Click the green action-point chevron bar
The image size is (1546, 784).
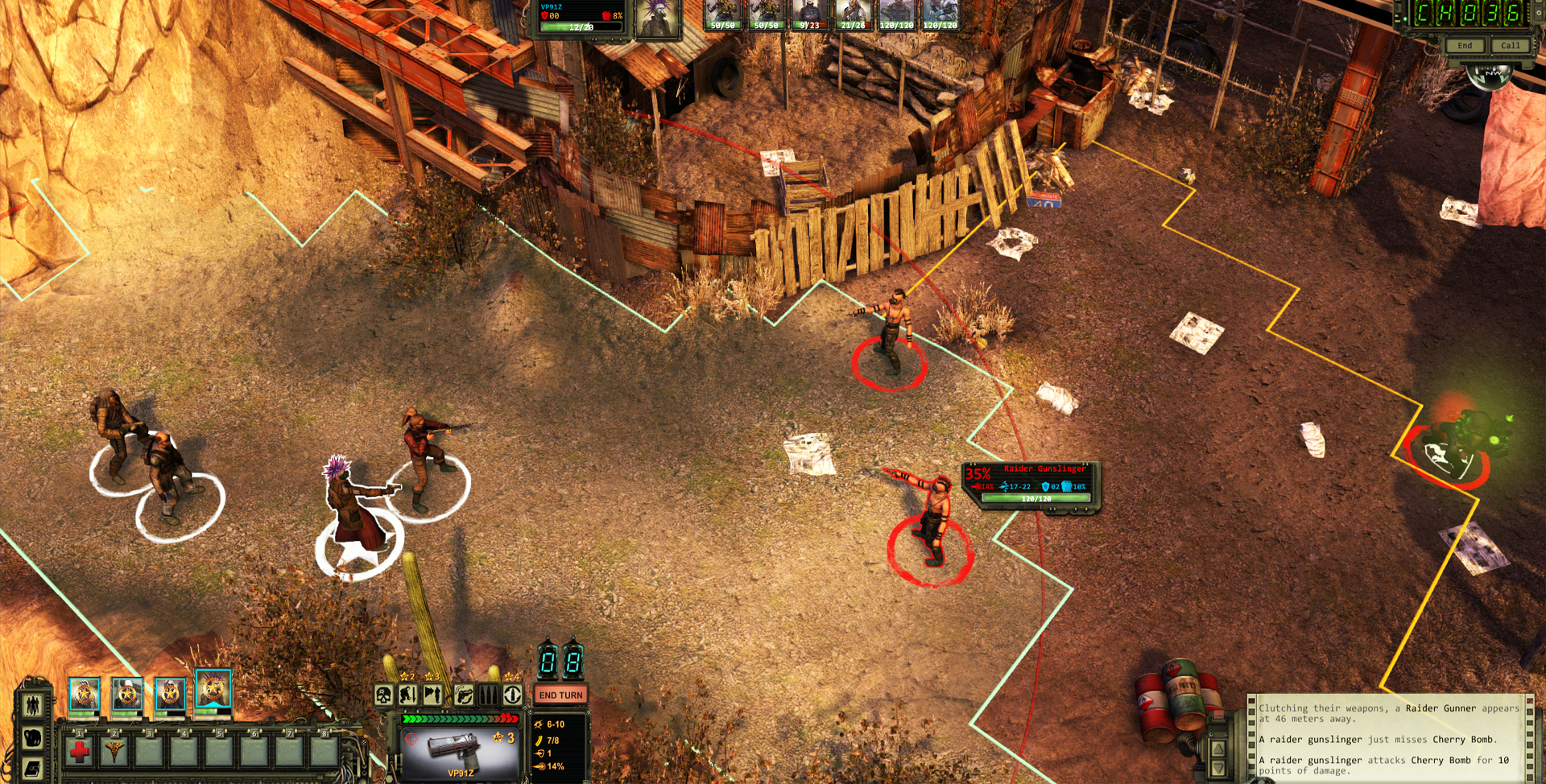(x=459, y=719)
